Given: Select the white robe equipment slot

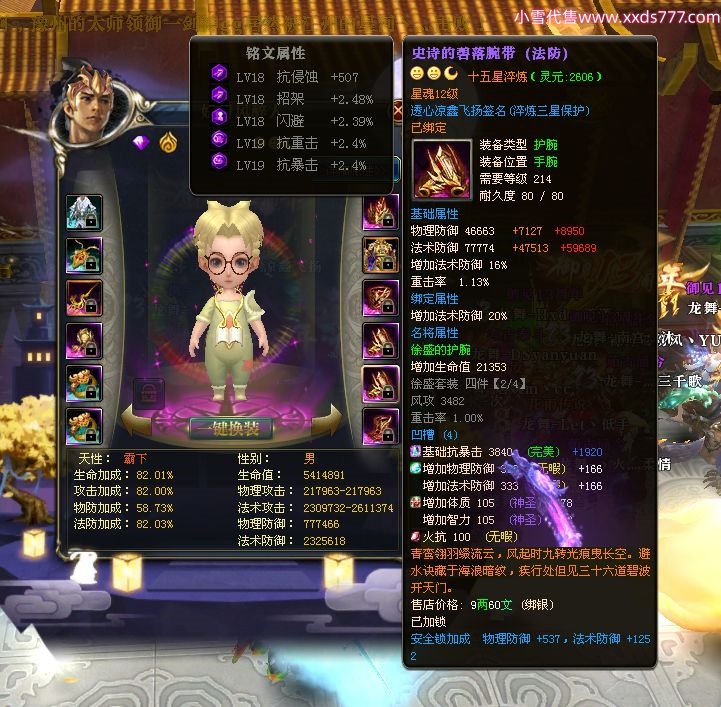Looking at the screenshot, I should click(x=84, y=212).
